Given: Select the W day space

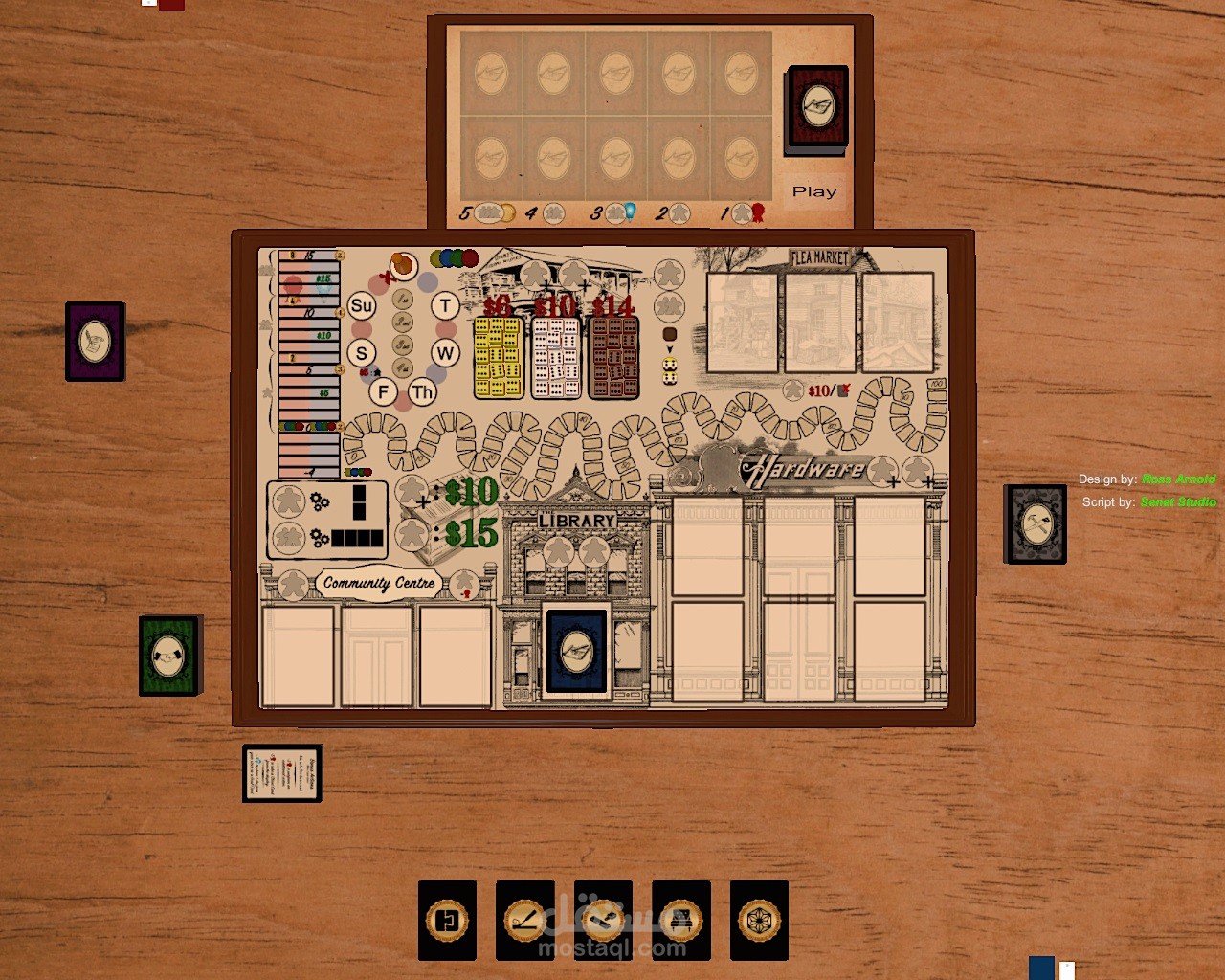Looking at the screenshot, I should tap(445, 353).
